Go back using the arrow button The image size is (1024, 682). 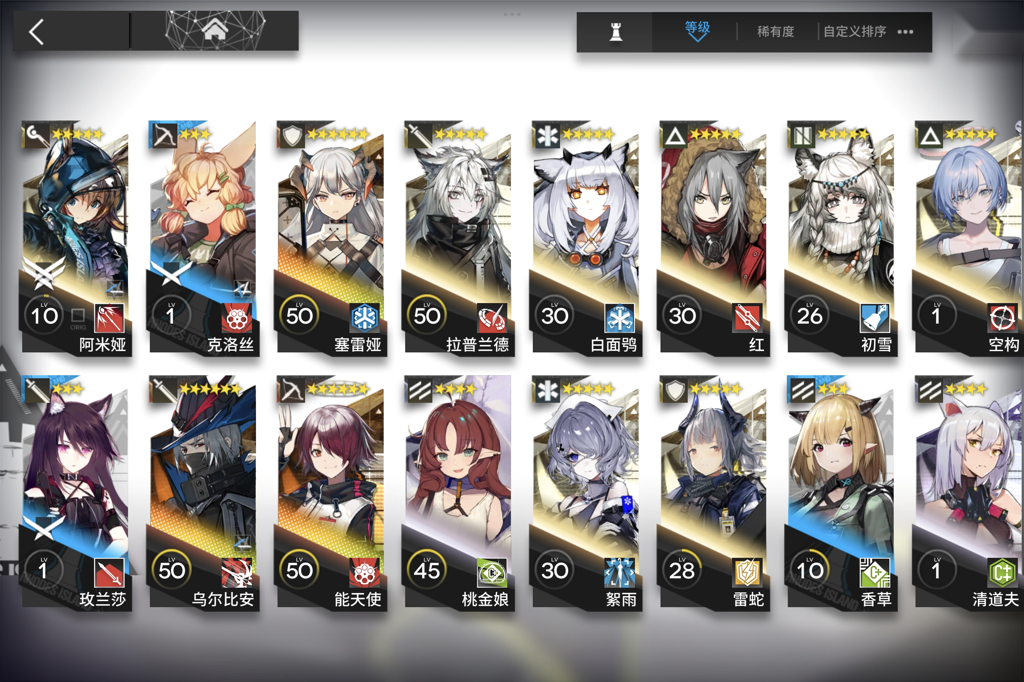pyautogui.click(x=37, y=32)
